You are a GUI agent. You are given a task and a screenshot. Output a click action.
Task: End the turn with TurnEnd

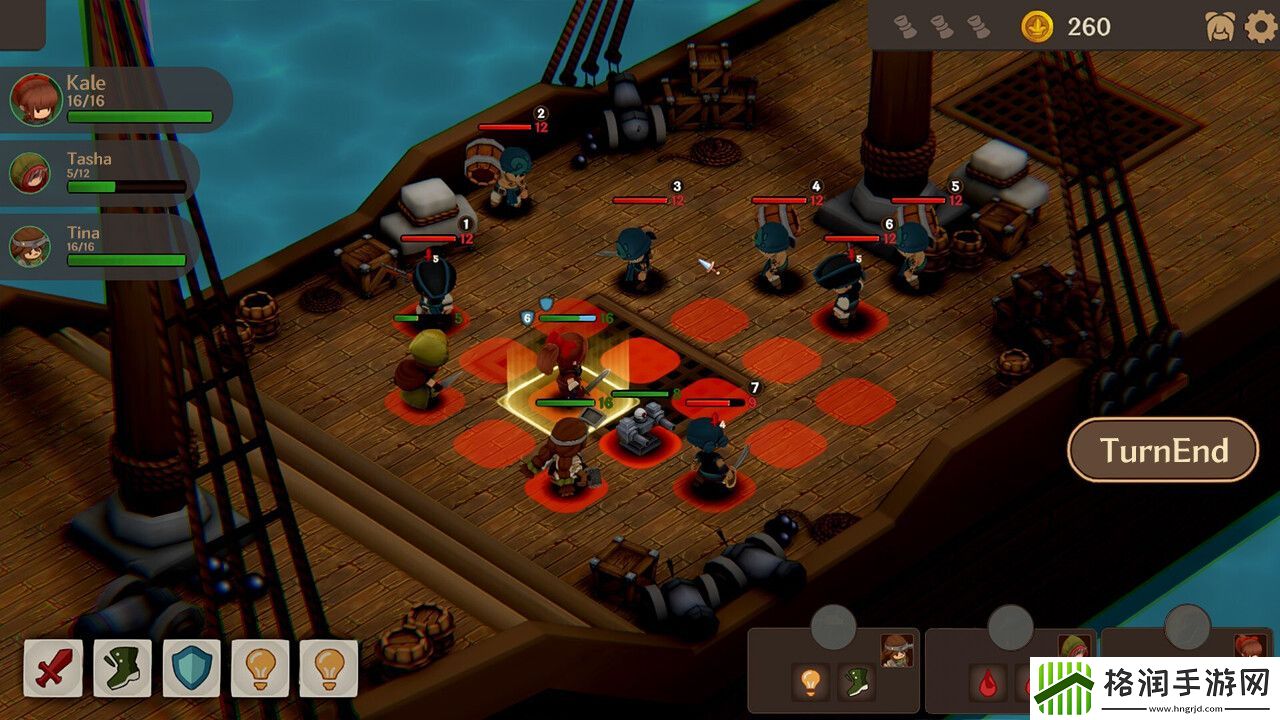pyautogui.click(x=1163, y=450)
